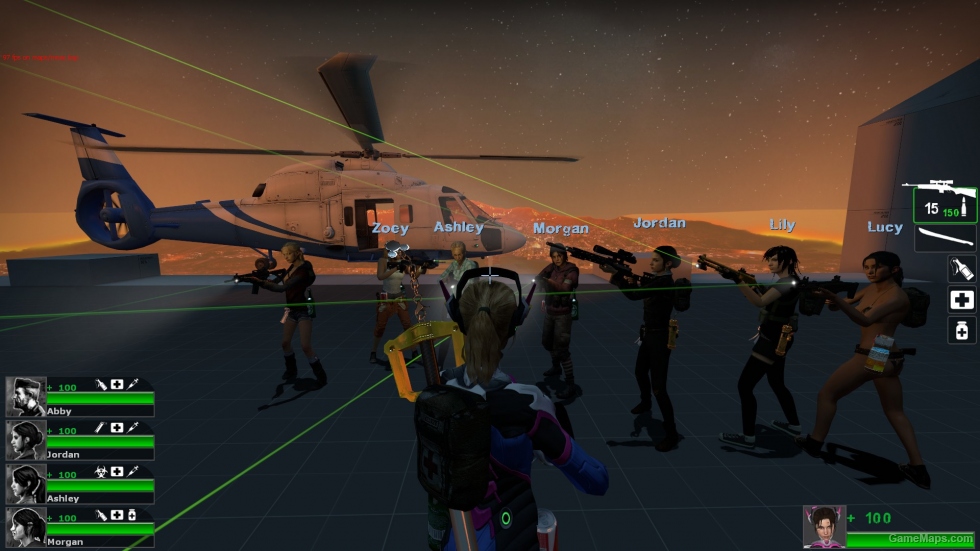This screenshot has height=551, width=980.
Task: Select the pain pills slot
Action: [961, 330]
